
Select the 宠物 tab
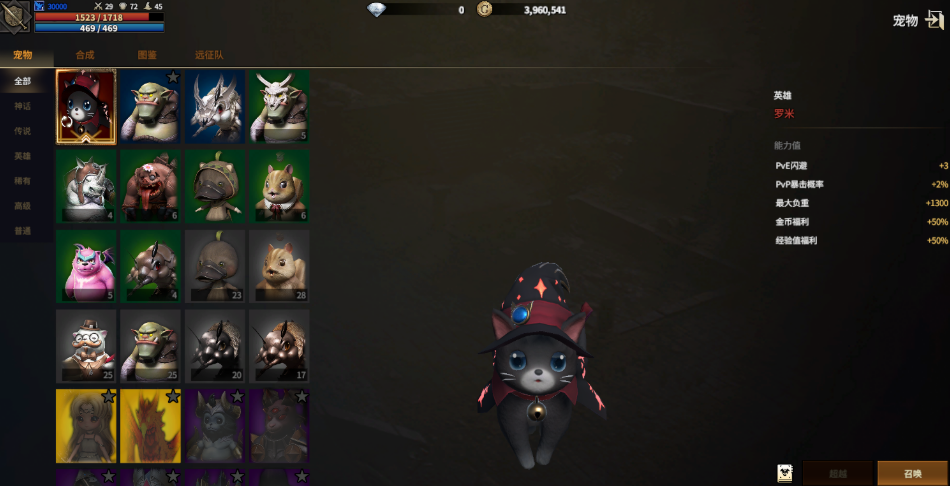[x=23, y=55]
